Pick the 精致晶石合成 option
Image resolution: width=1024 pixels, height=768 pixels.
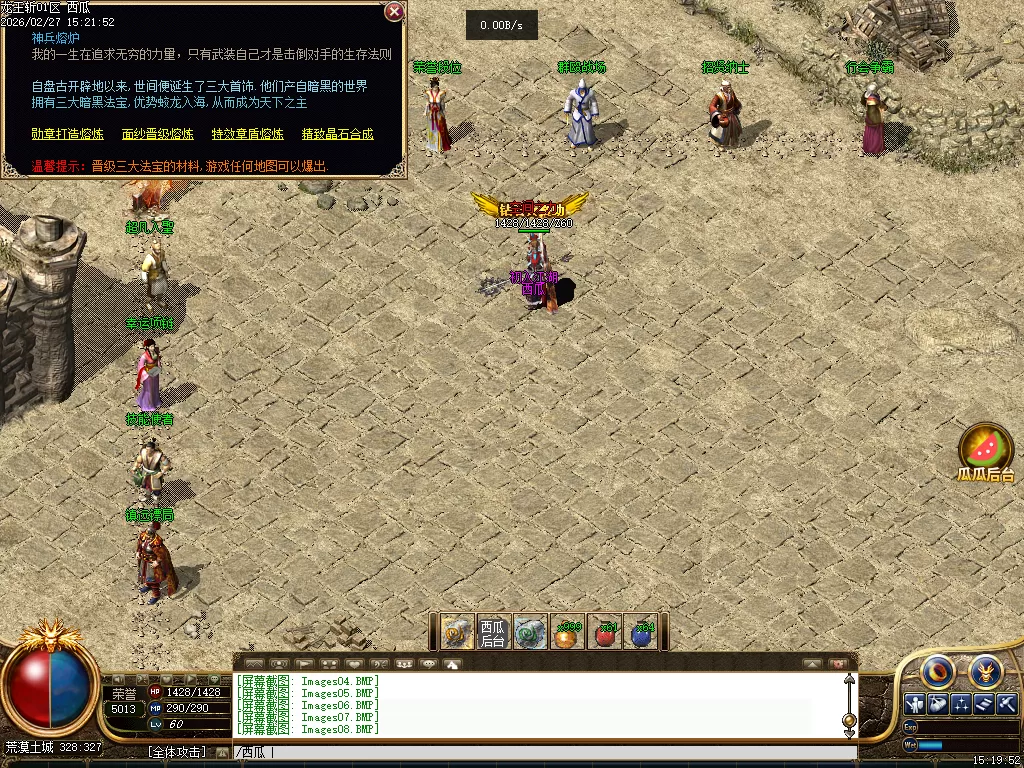pyautogui.click(x=337, y=134)
